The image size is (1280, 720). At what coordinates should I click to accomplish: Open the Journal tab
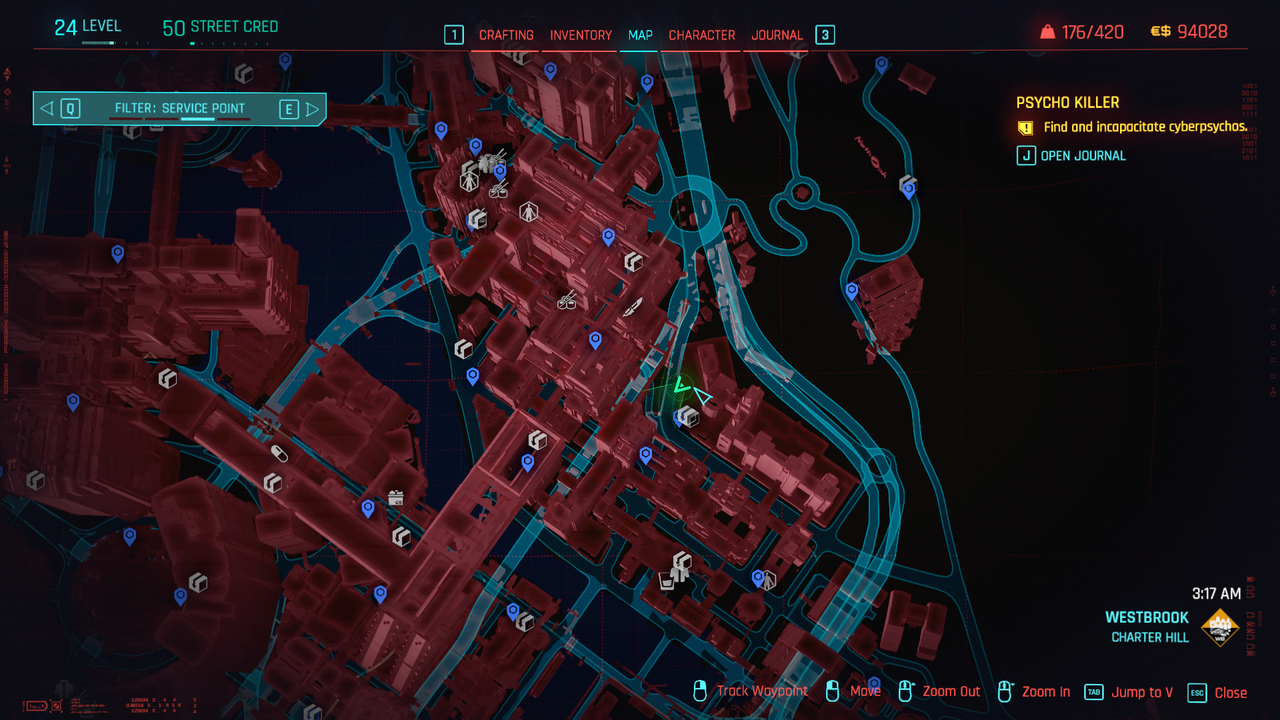point(777,35)
